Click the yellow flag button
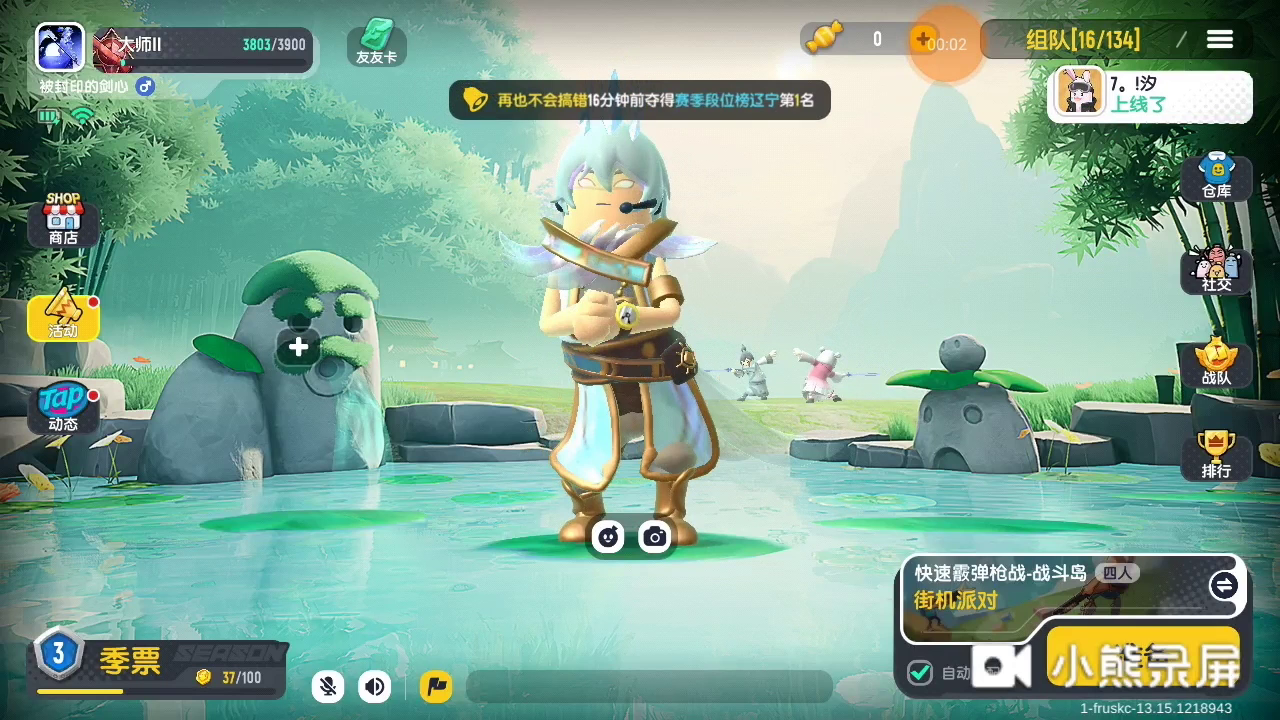1280x720 pixels. [x=436, y=686]
